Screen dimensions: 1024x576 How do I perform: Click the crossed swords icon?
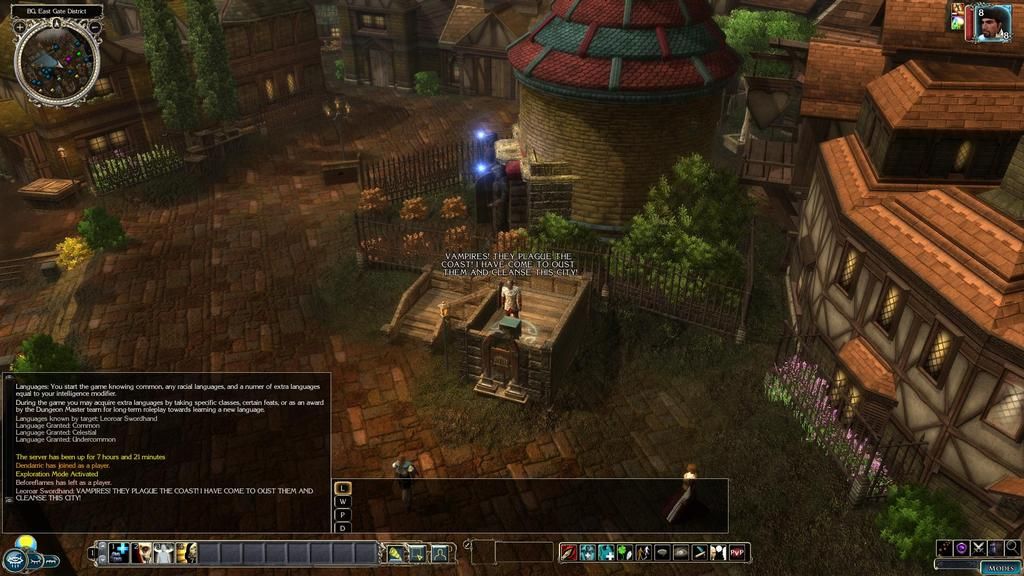click(x=978, y=547)
